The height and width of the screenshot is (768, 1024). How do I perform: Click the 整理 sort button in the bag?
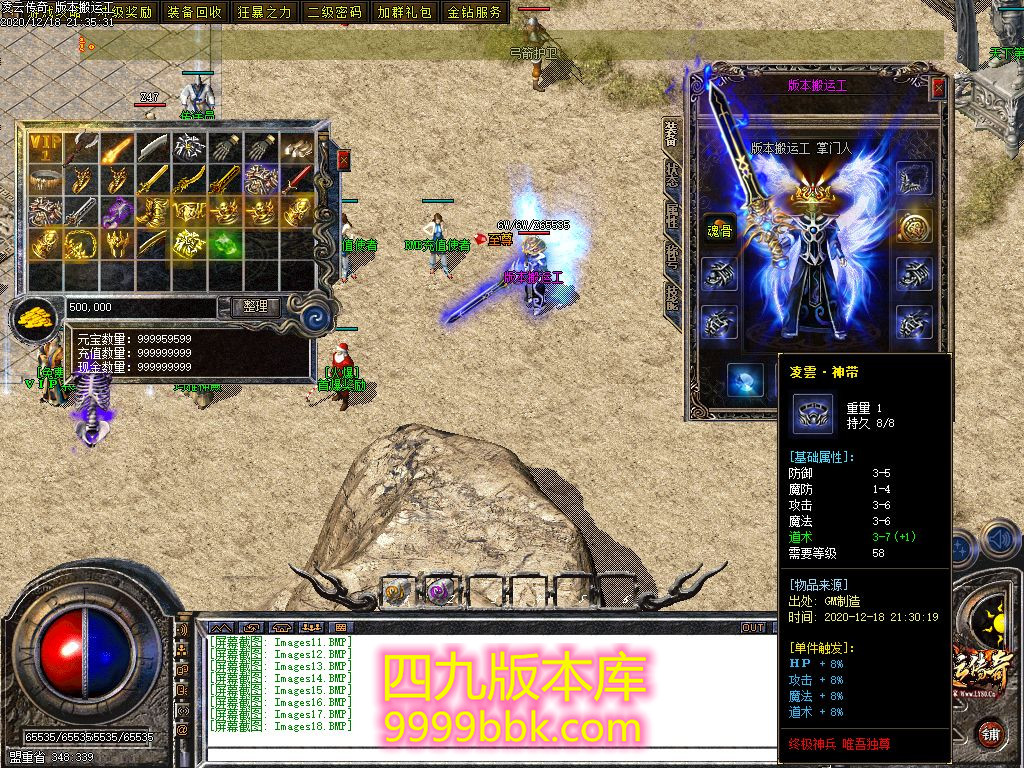256,307
